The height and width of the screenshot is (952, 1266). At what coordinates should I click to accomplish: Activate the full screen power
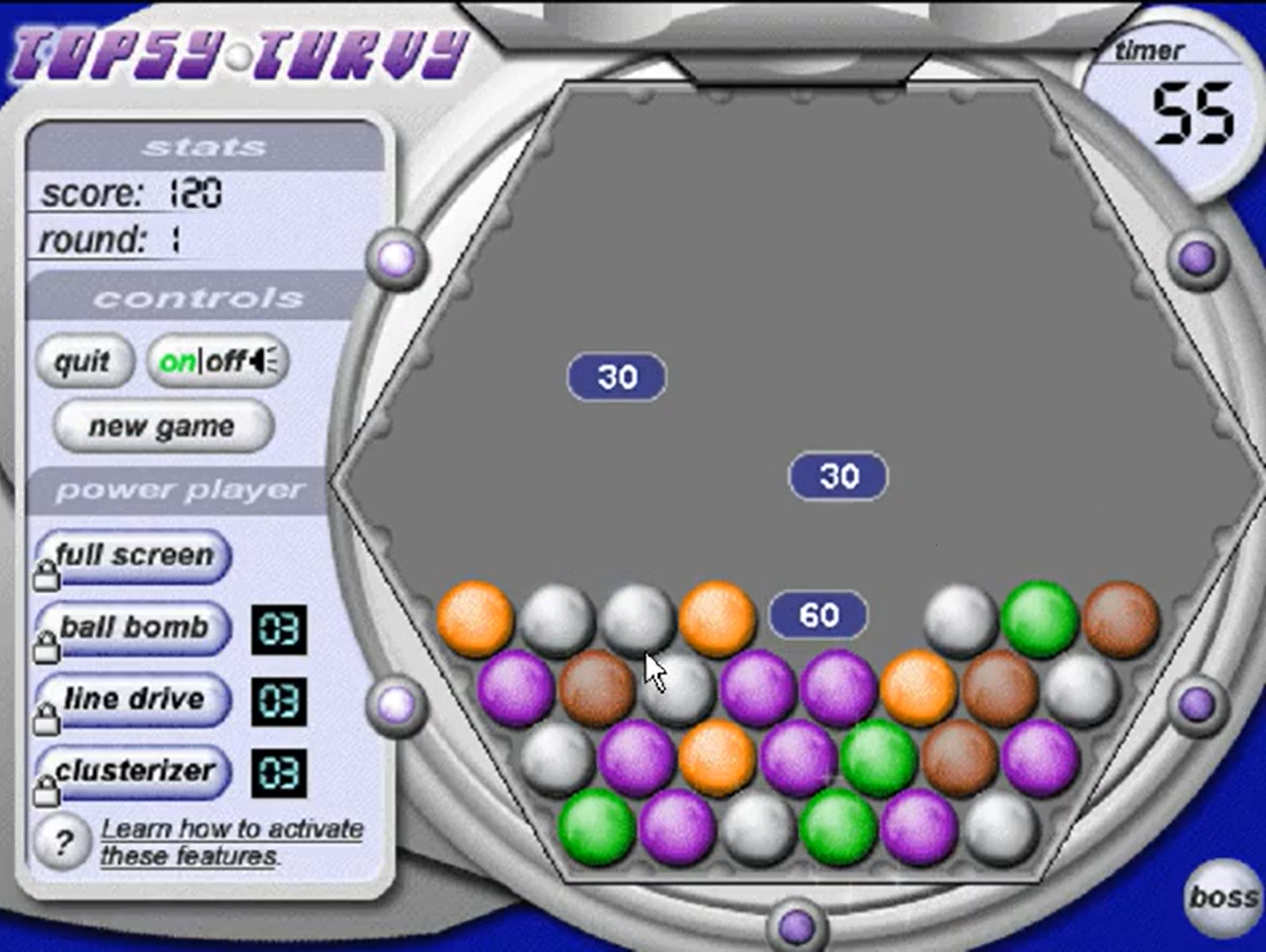[x=134, y=556]
